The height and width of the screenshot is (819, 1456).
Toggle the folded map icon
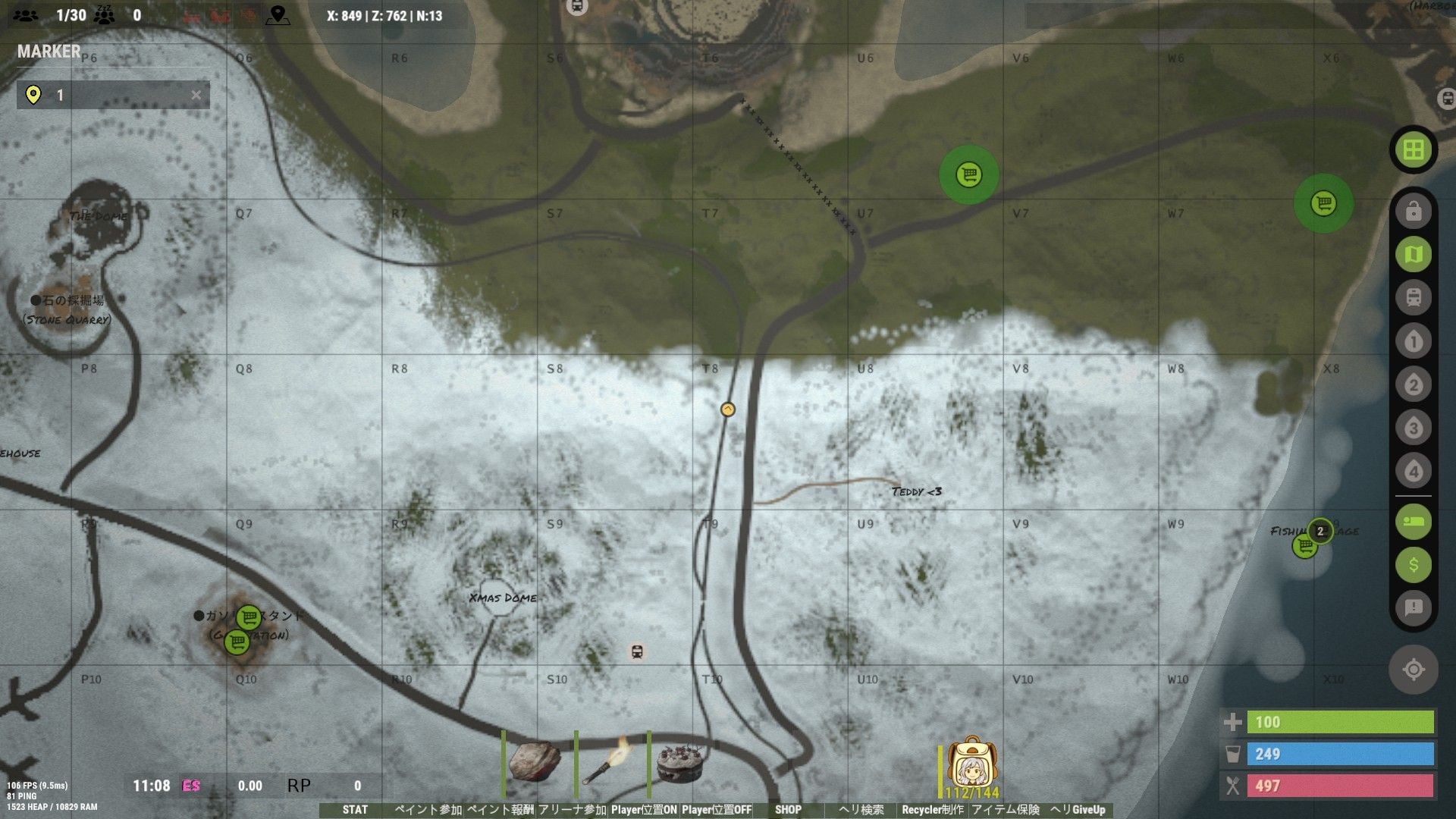pyautogui.click(x=1414, y=255)
